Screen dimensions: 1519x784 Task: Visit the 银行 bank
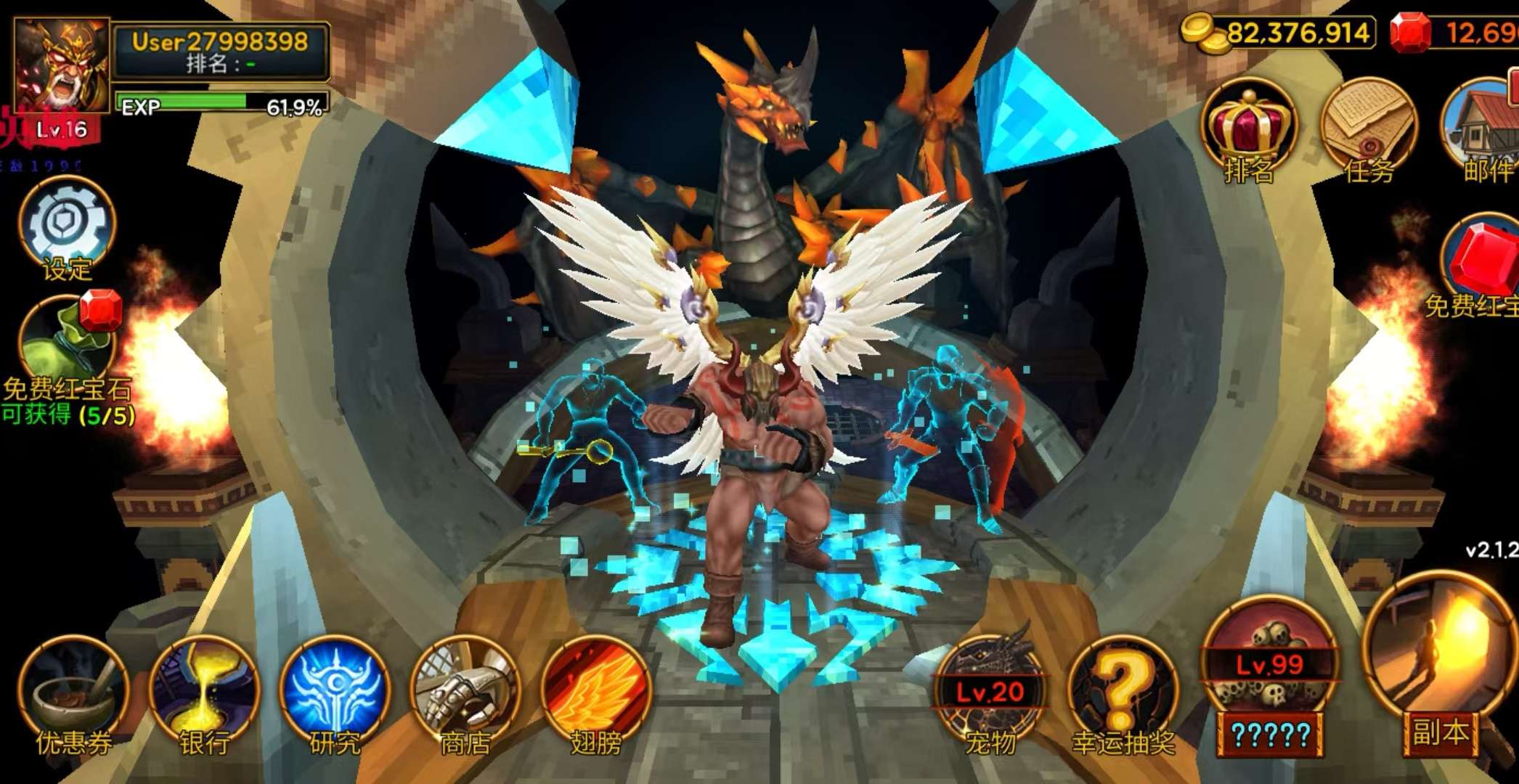(x=204, y=693)
